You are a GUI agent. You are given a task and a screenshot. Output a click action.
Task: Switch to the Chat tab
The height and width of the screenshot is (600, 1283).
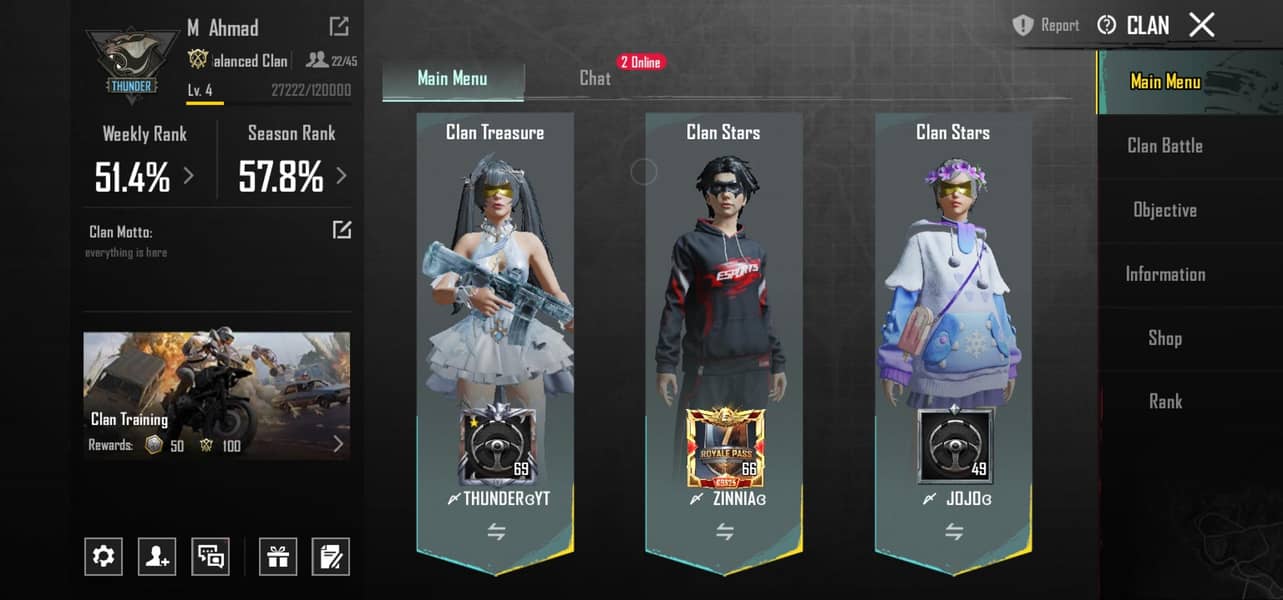tap(595, 78)
